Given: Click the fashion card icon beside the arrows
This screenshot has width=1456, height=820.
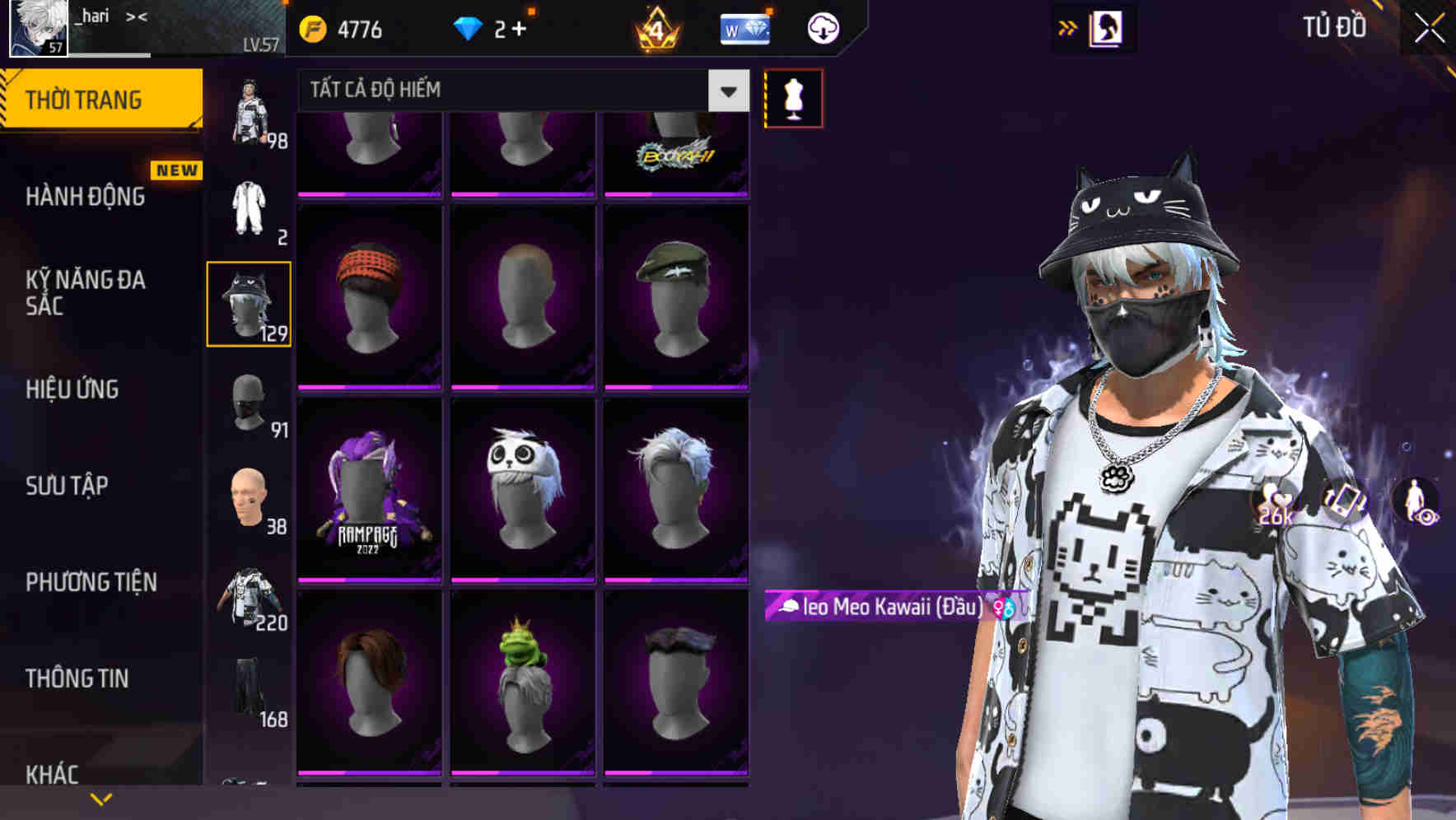Looking at the screenshot, I should (1105, 27).
